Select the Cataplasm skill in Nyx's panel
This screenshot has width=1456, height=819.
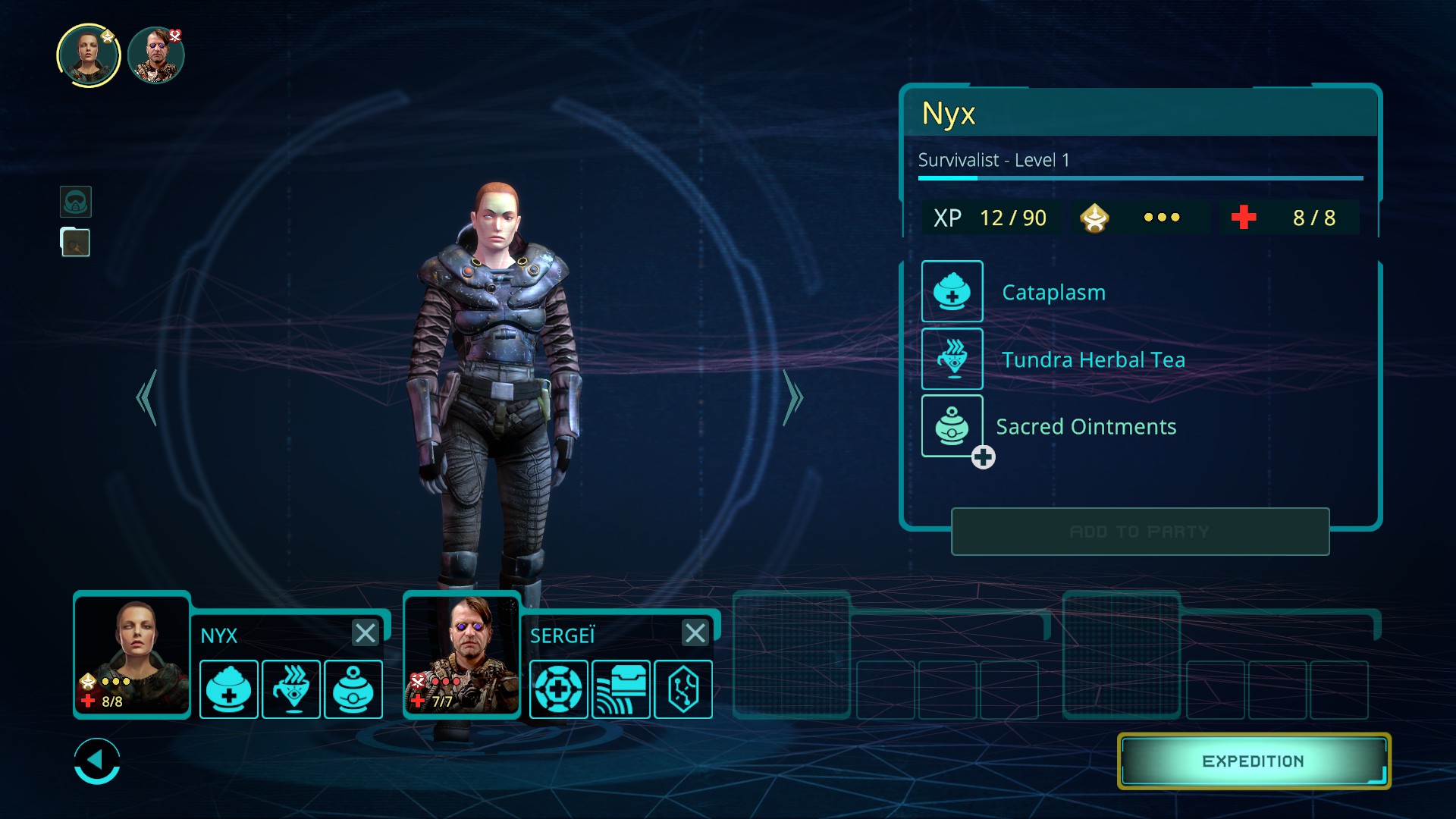pyautogui.click(x=952, y=291)
